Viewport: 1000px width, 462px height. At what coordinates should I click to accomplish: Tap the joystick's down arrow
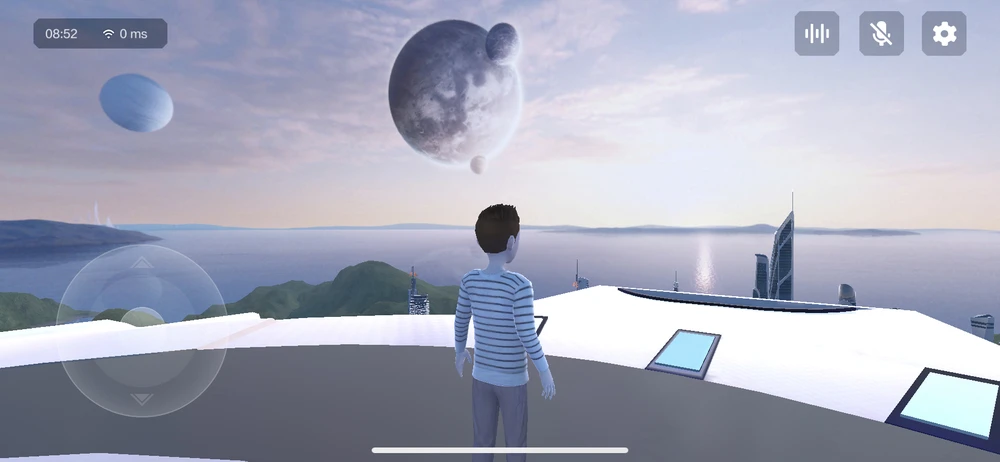point(142,398)
